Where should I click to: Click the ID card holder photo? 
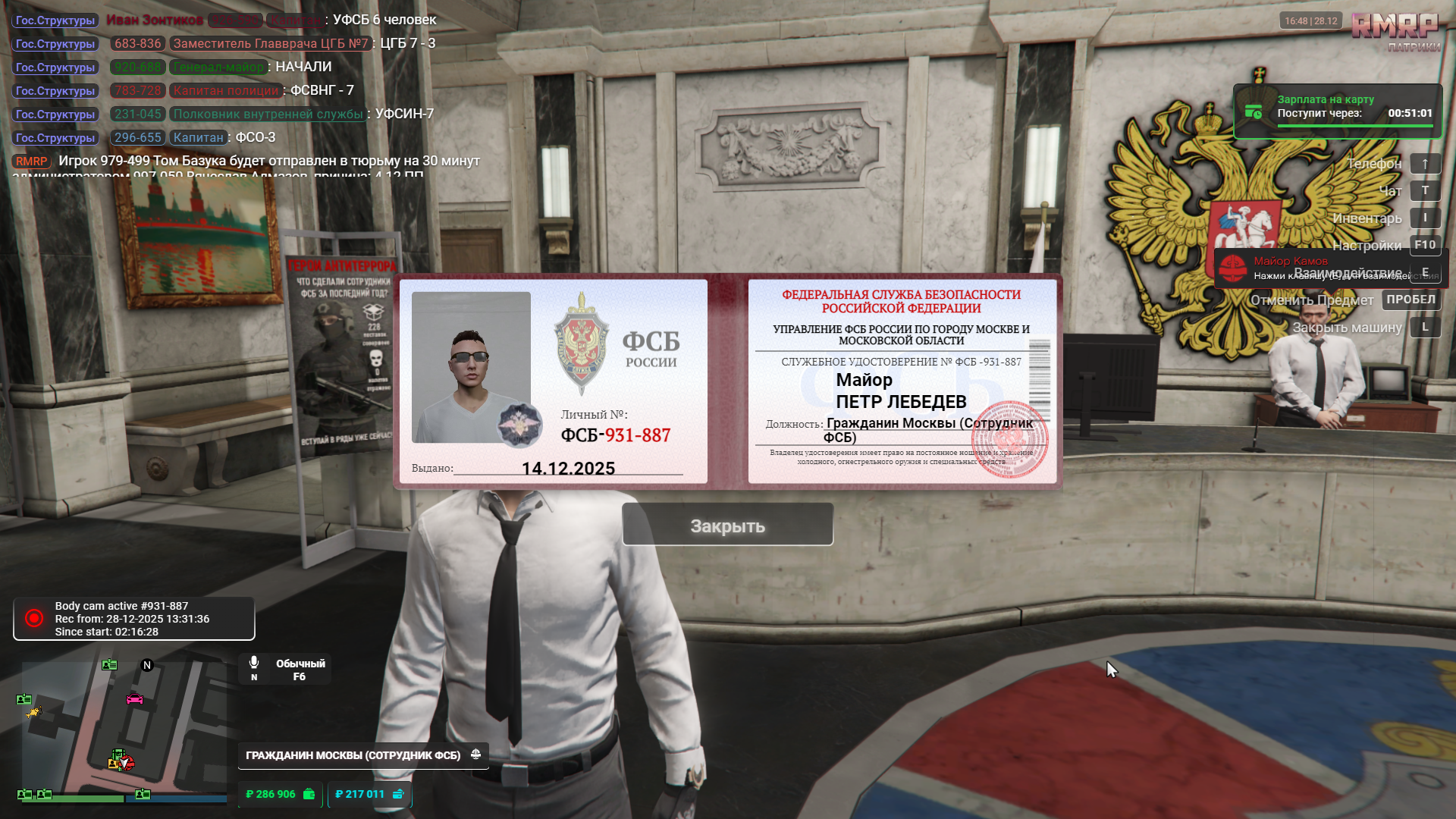pyautogui.click(x=471, y=367)
